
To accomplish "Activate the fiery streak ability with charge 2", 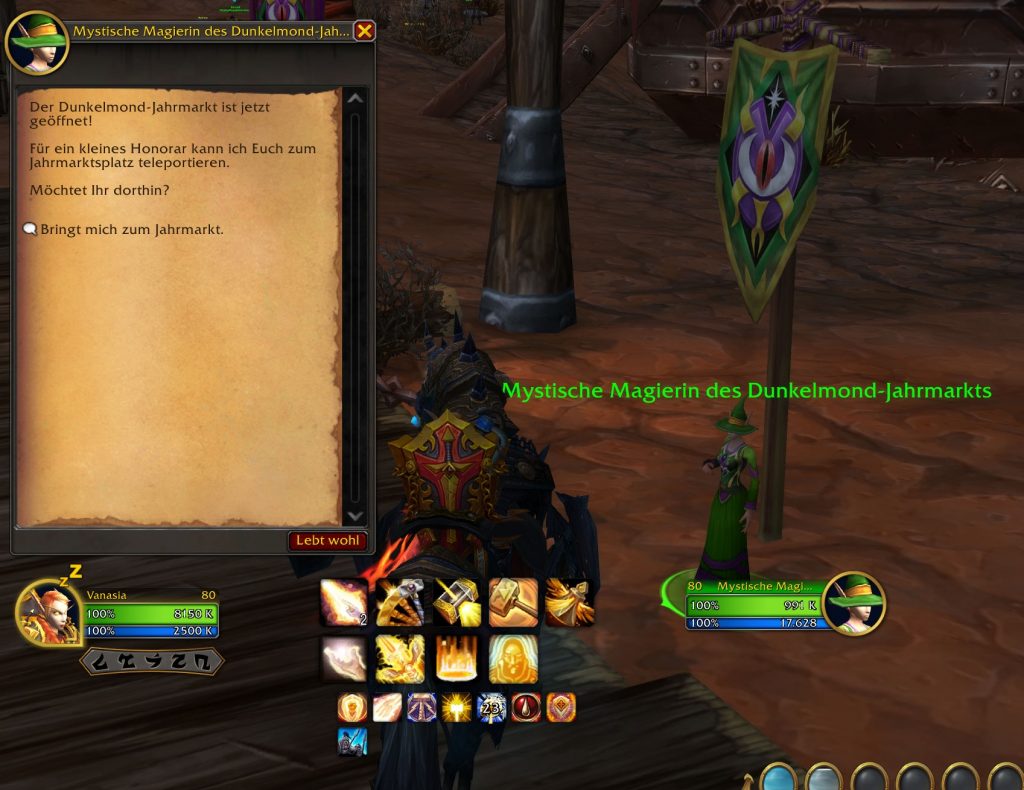I will (x=343, y=603).
